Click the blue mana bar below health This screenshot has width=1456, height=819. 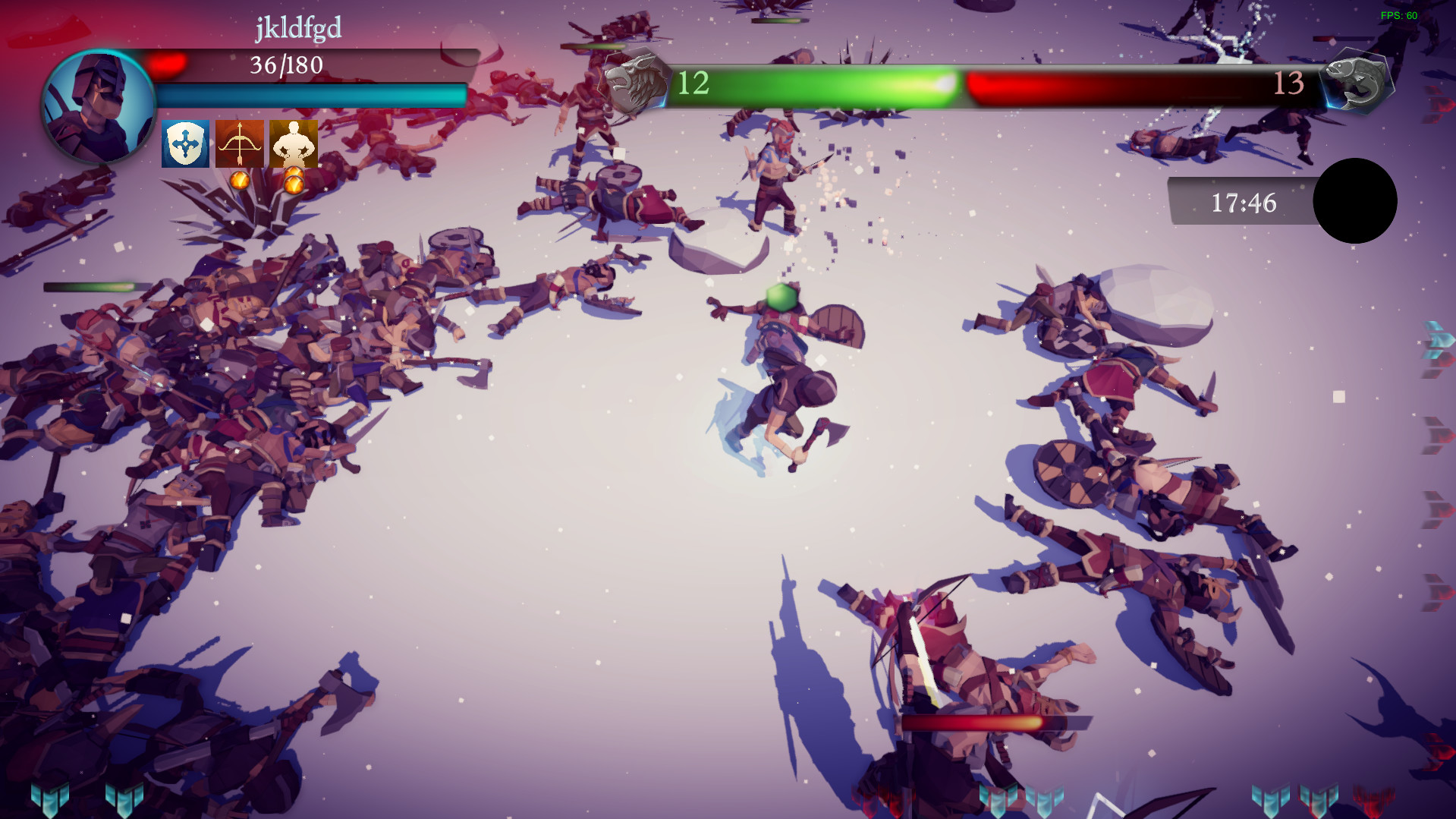pos(311,93)
